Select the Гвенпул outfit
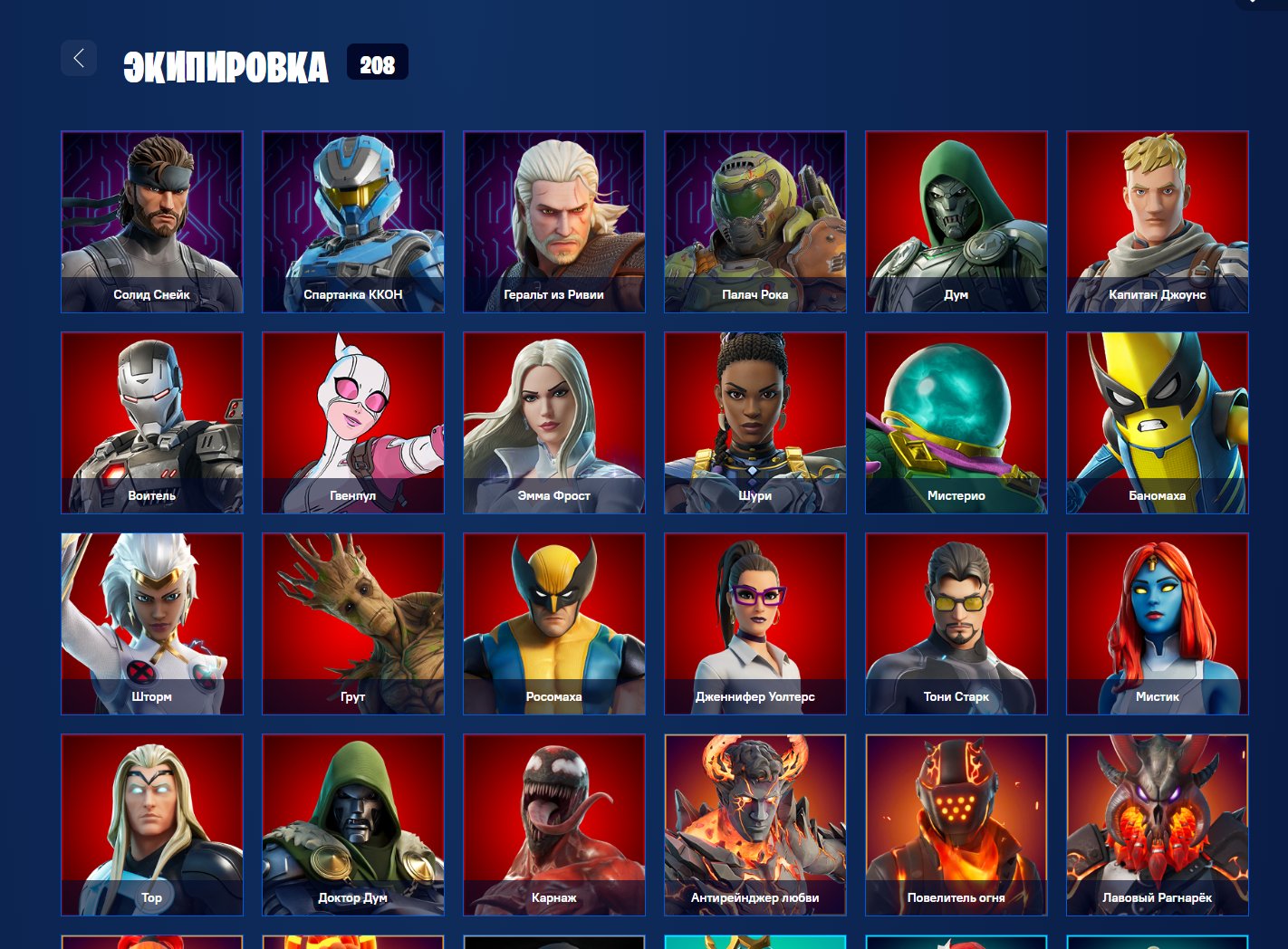 tap(352, 423)
